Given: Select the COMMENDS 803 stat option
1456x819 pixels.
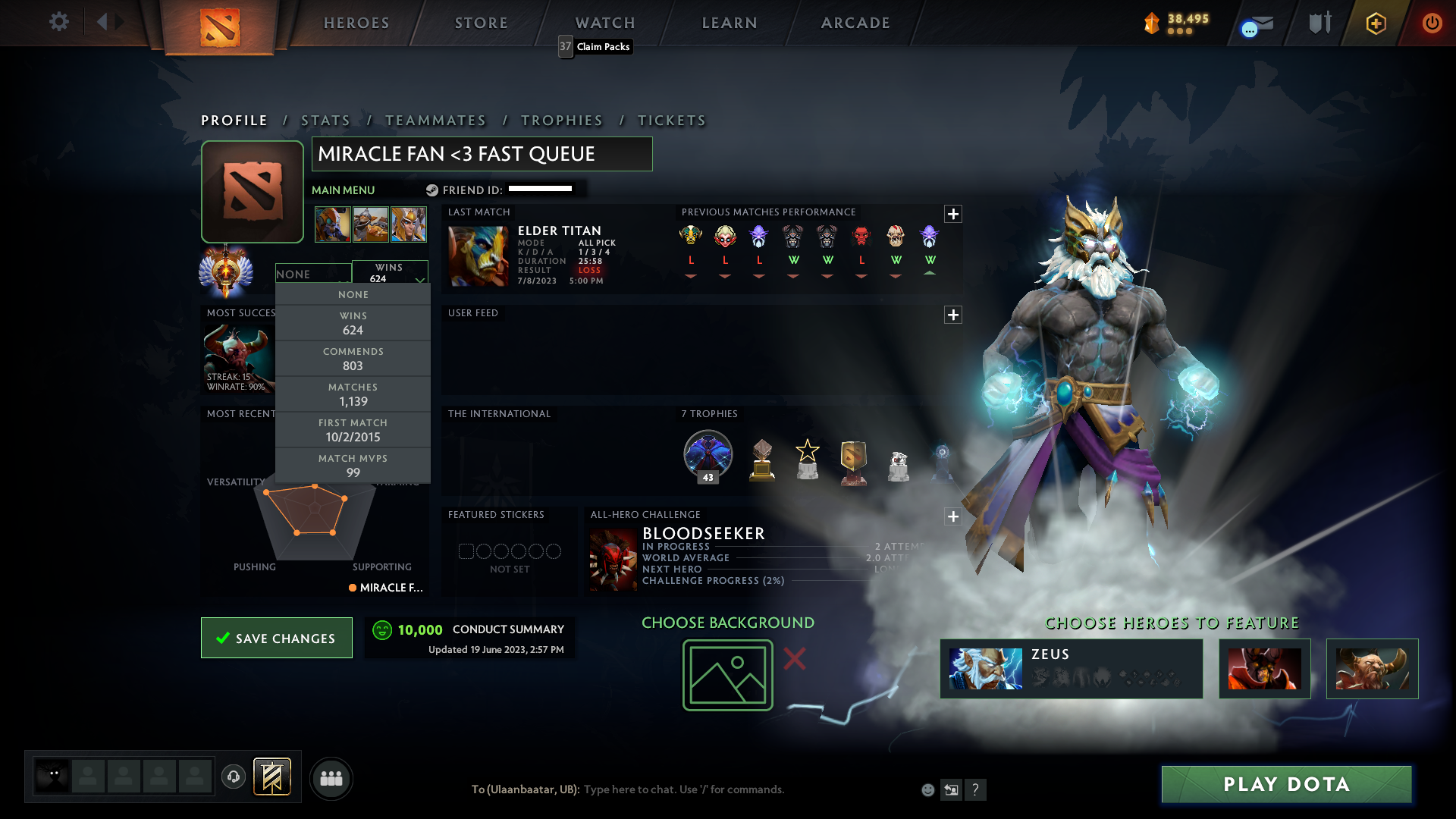Looking at the screenshot, I should coord(353,358).
